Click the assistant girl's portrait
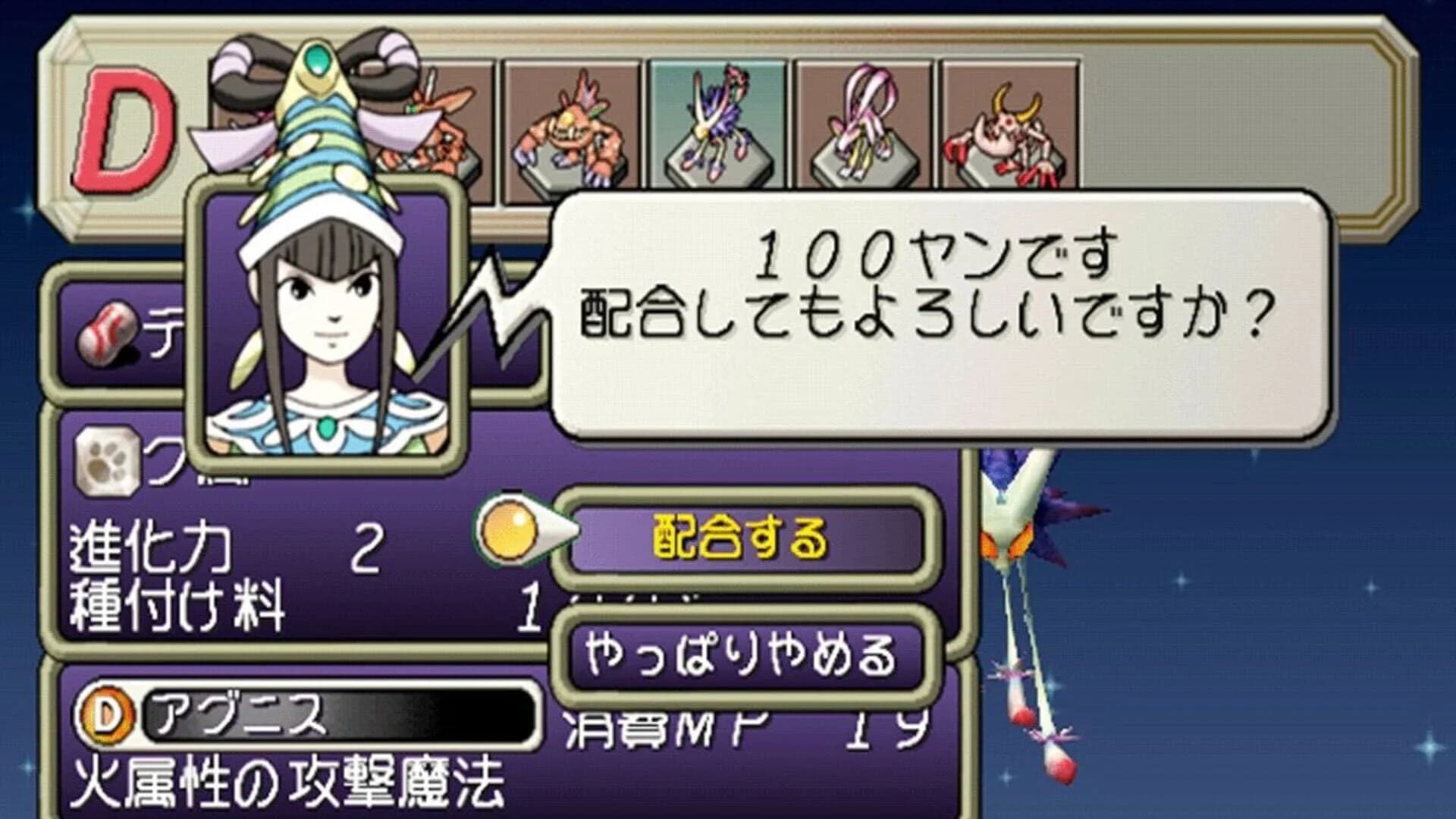The image size is (1456, 819). tap(326, 318)
